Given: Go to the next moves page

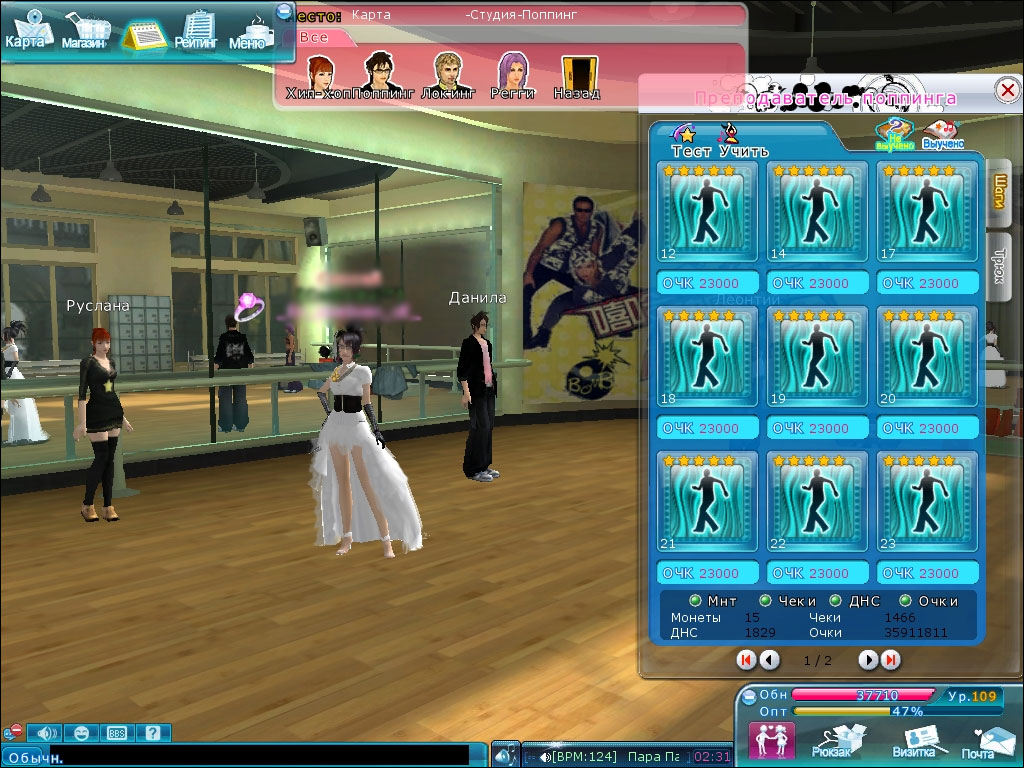Looking at the screenshot, I should (867, 660).
